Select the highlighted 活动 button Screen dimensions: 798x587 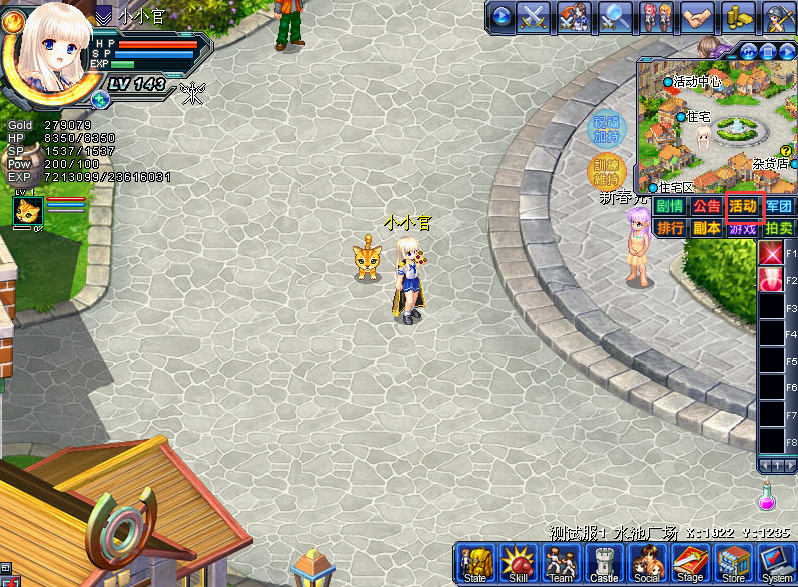pos(743,206)
